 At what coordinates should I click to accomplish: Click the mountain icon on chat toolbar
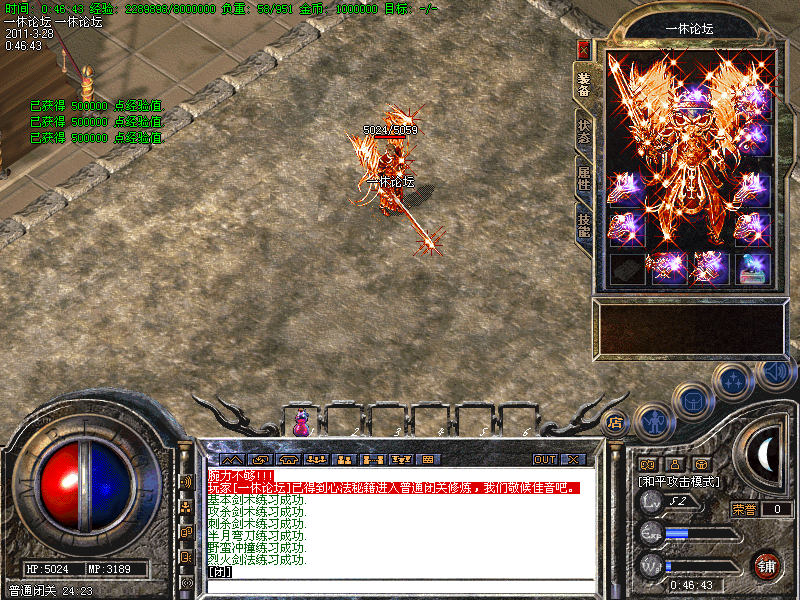point(231,460)
